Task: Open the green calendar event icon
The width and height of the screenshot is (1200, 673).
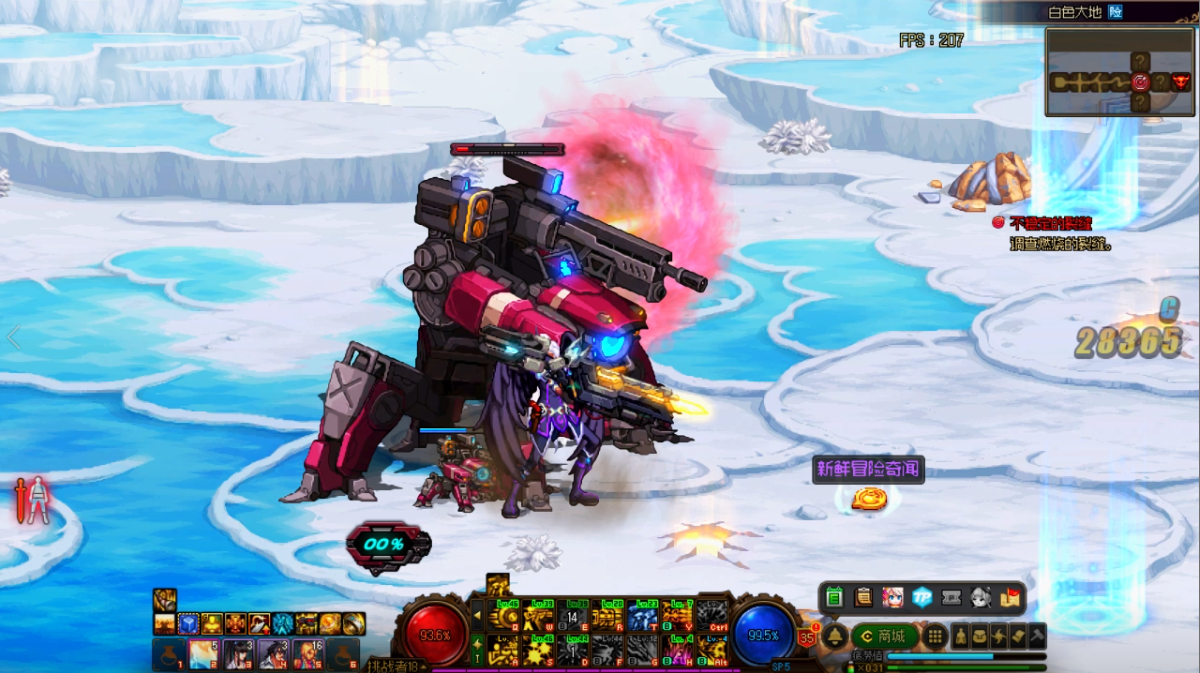Action: (835, 598)
